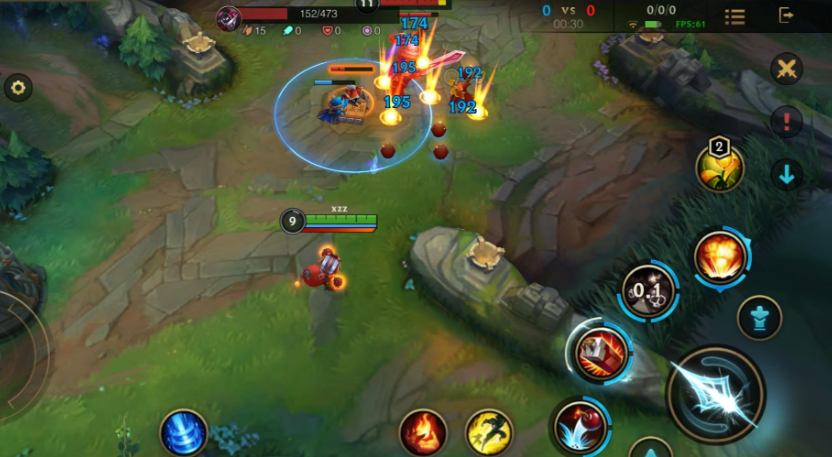Tap the blue down arrow button
The width and height of the screenshot is (832, 457).
[x=787, y=175]
